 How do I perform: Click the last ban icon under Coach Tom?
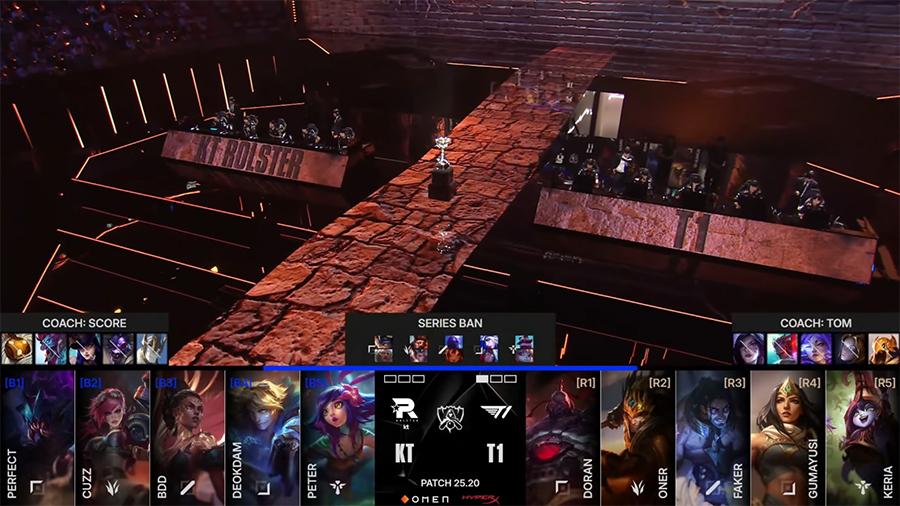point(883,348)
